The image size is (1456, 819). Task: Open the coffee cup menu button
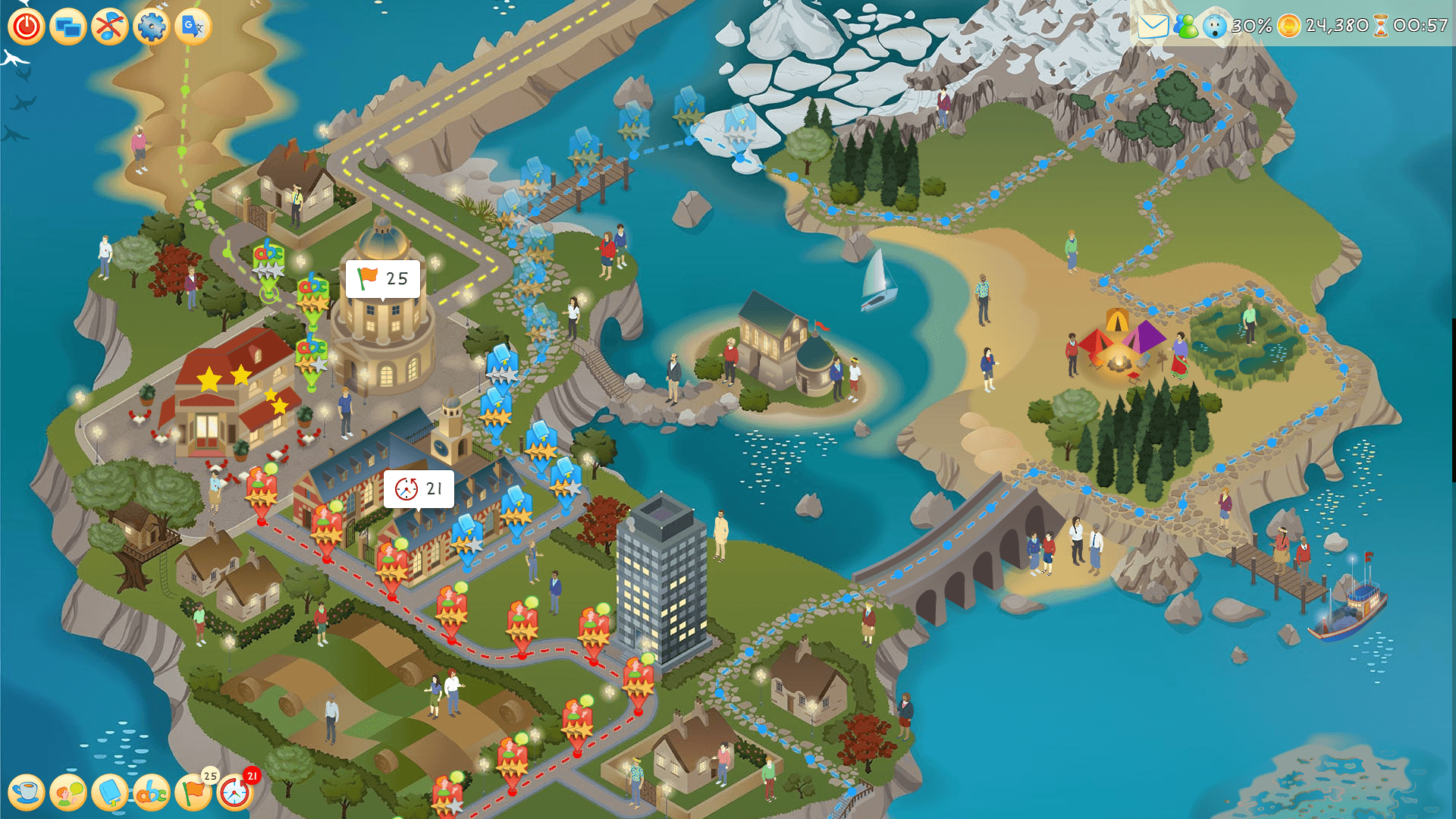pos(27,792)
